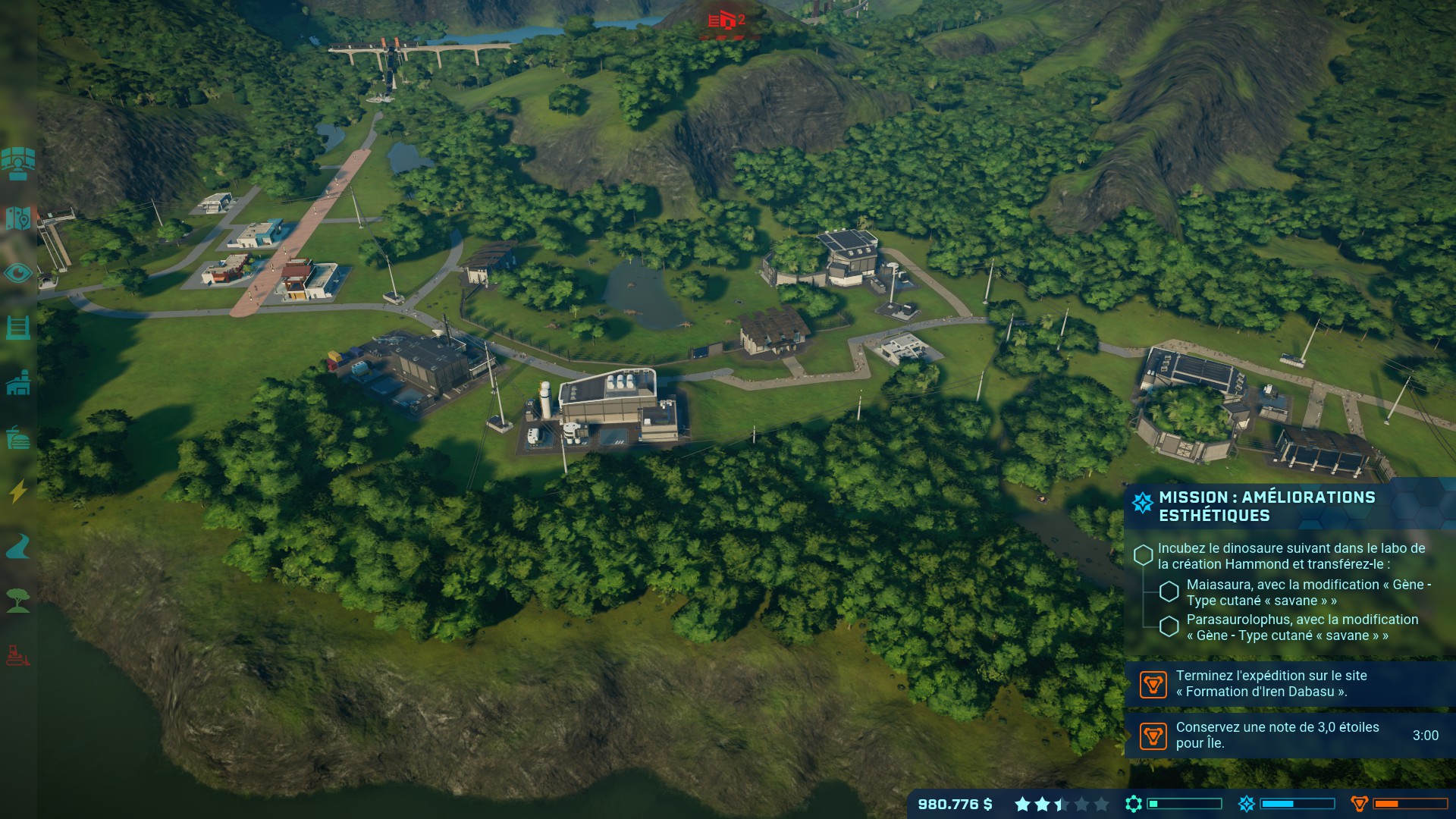
Task: Open the burger and drink guest facilities menu
Action: point(17,438)
